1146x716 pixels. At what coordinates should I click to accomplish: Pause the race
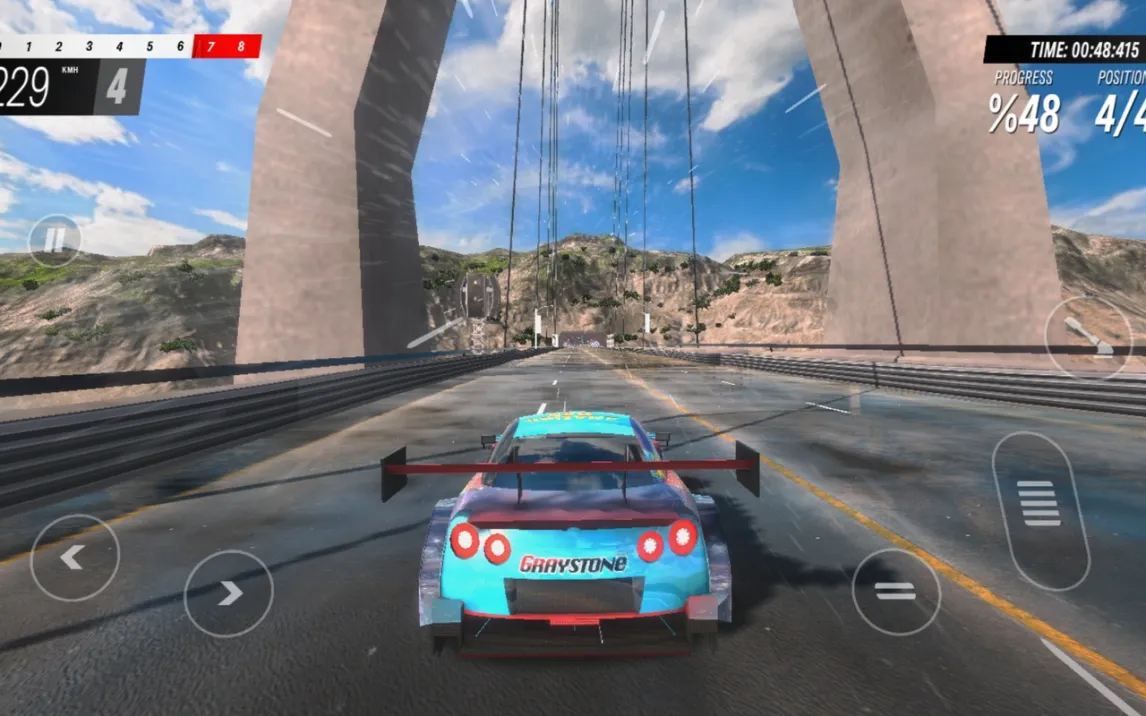(54, 240)
